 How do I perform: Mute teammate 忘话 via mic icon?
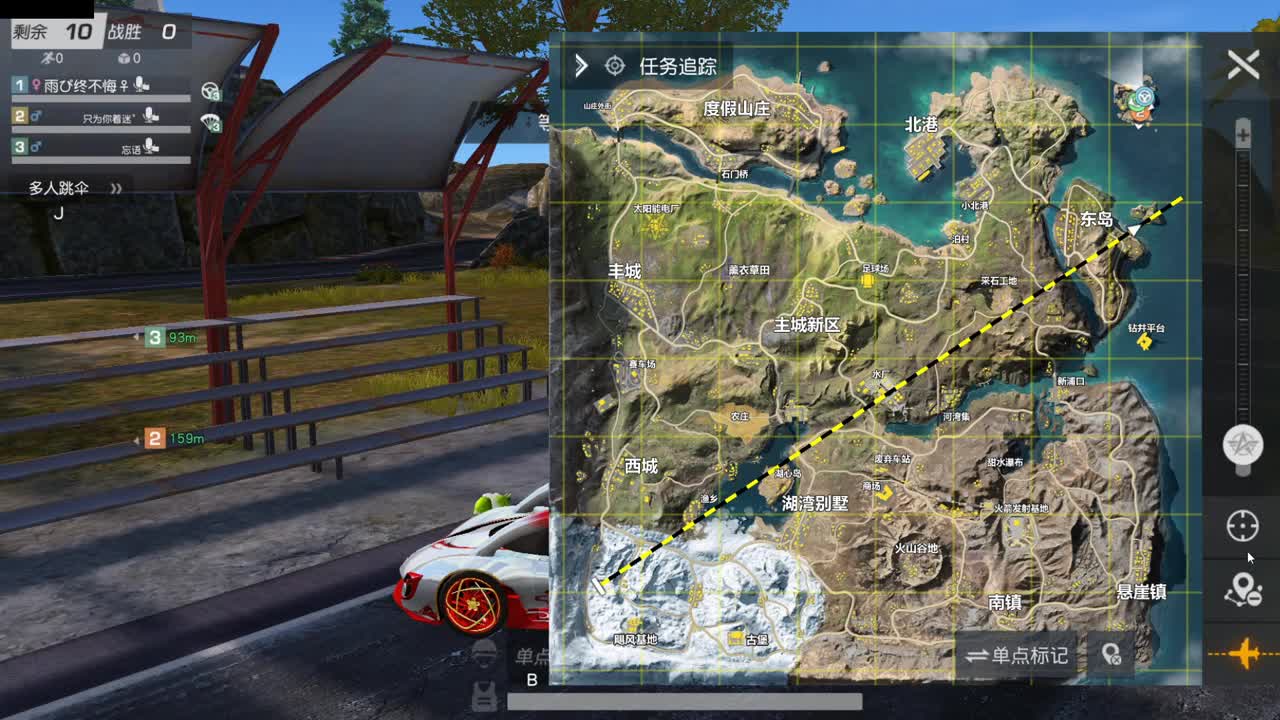[150, 147]
